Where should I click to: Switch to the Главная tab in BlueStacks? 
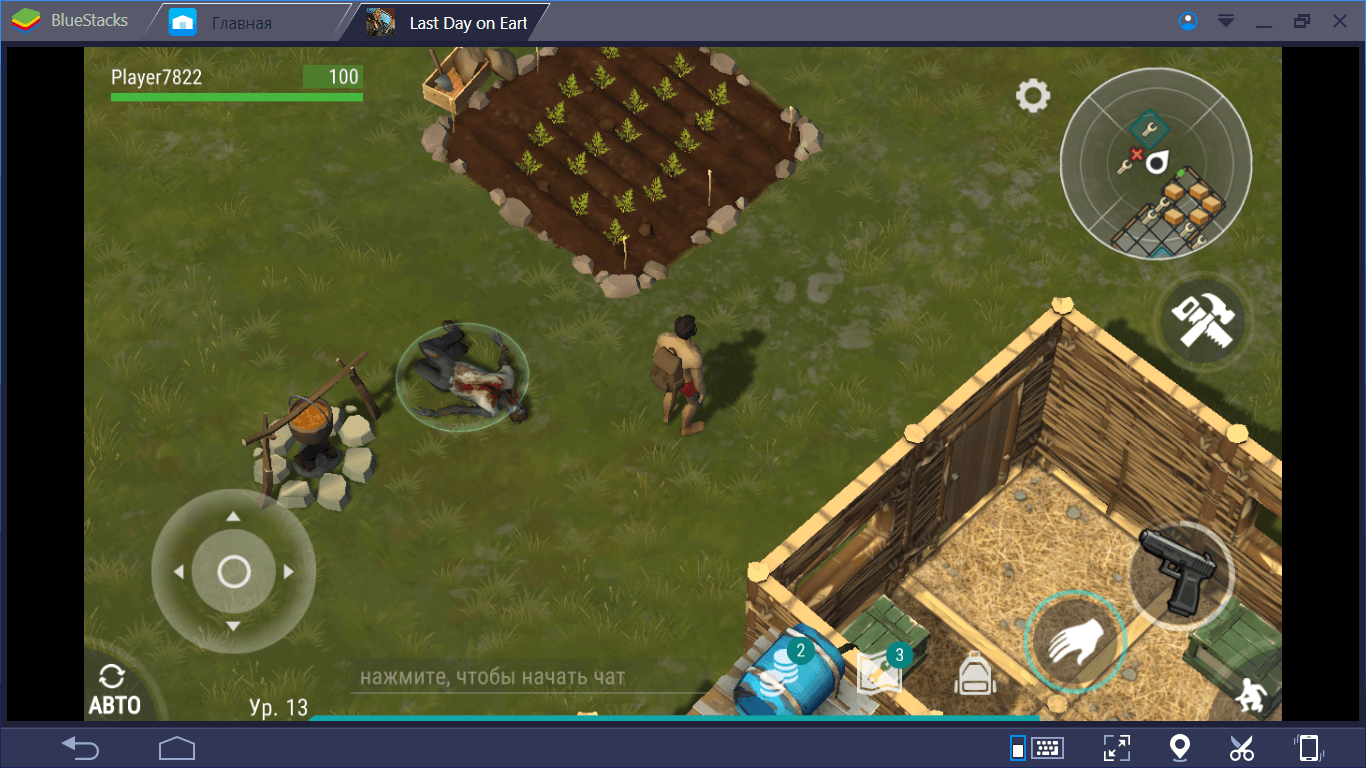tap(241, 22)
